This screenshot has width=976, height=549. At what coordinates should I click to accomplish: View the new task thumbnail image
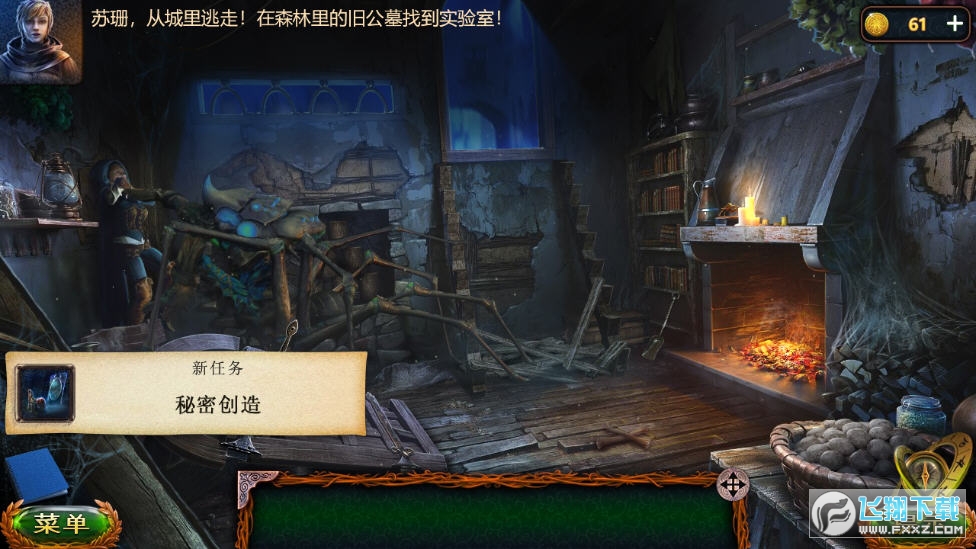click(45, 392)
